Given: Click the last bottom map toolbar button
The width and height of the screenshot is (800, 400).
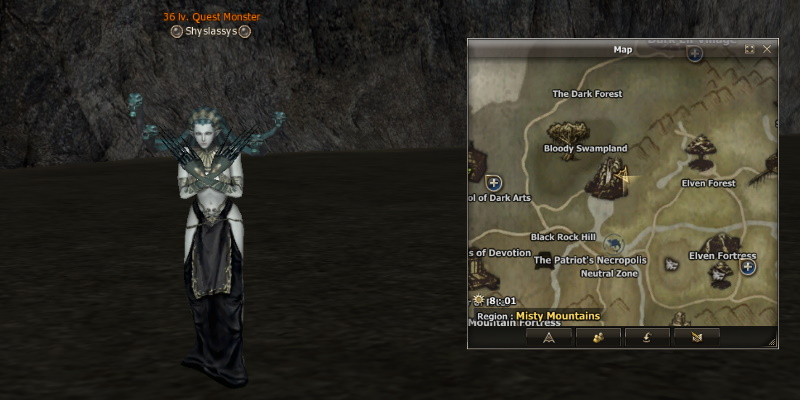Looking at the screenshot, I should [x=696, y=337].
